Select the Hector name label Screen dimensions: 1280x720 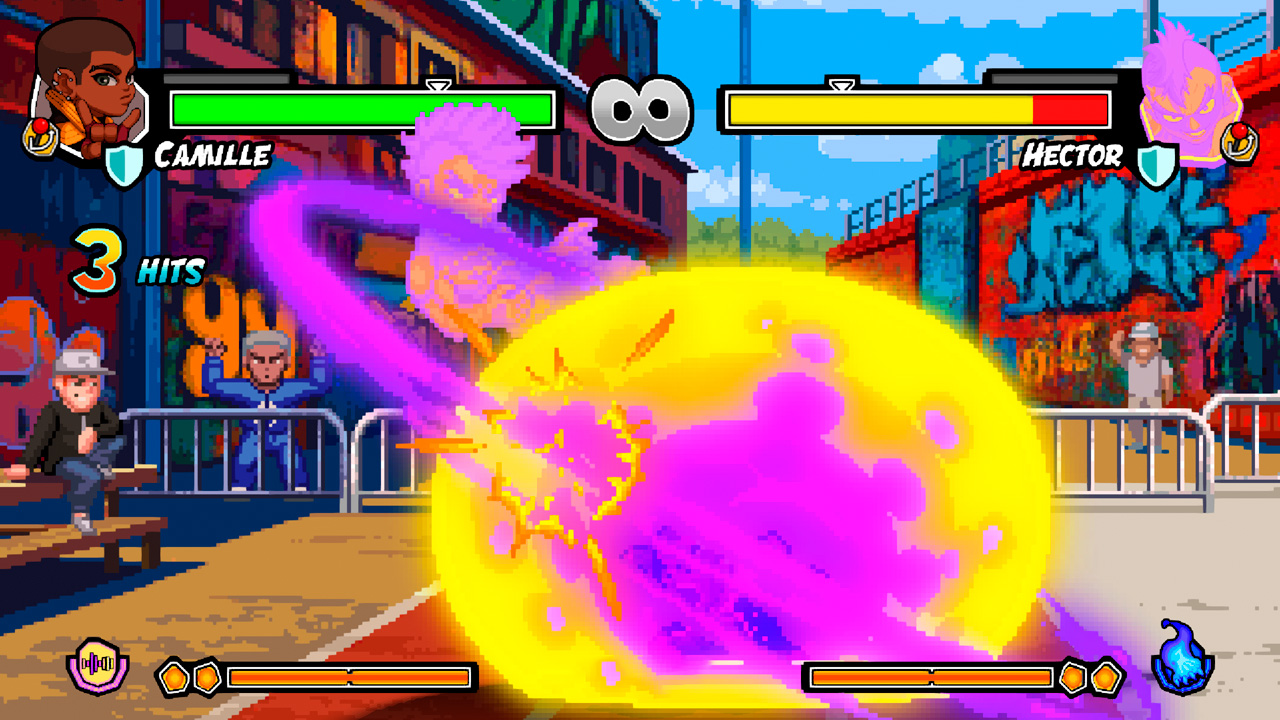click(x=1072, y=153)
